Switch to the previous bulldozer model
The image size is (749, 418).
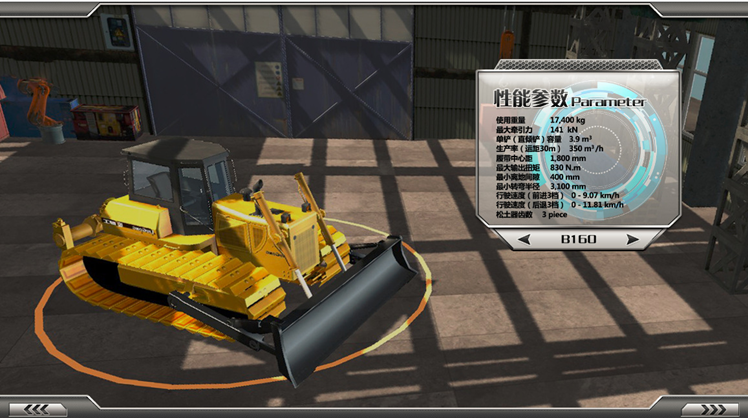[524, 240]
